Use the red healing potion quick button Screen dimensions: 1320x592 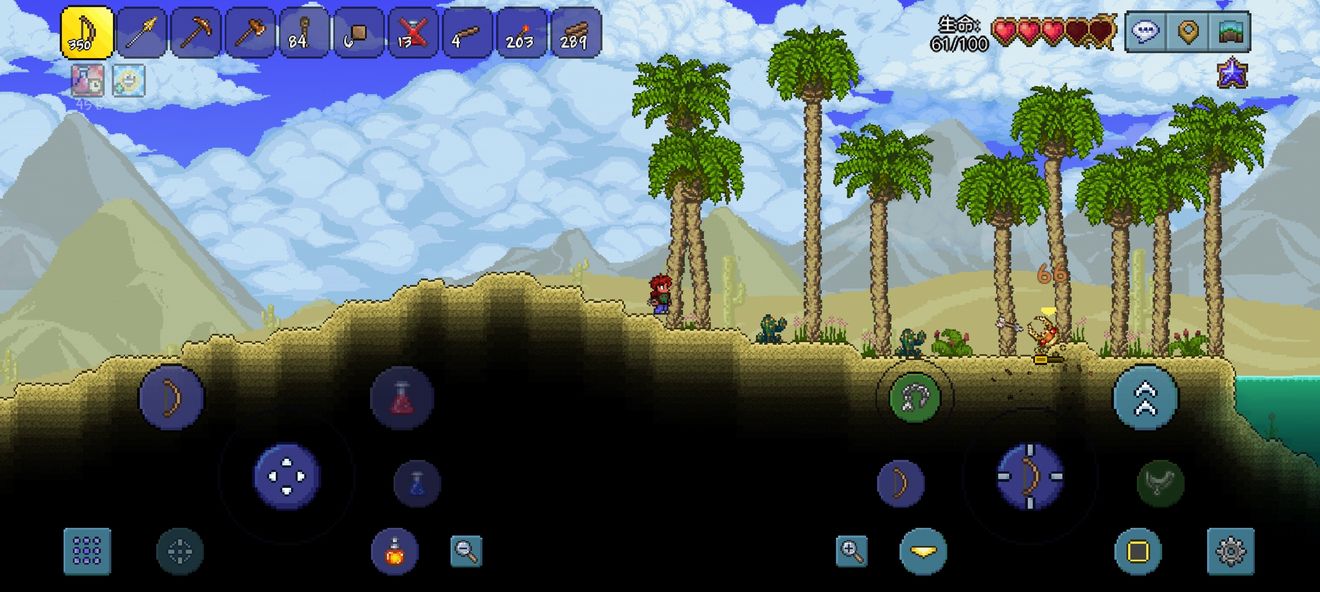(402, 397)
